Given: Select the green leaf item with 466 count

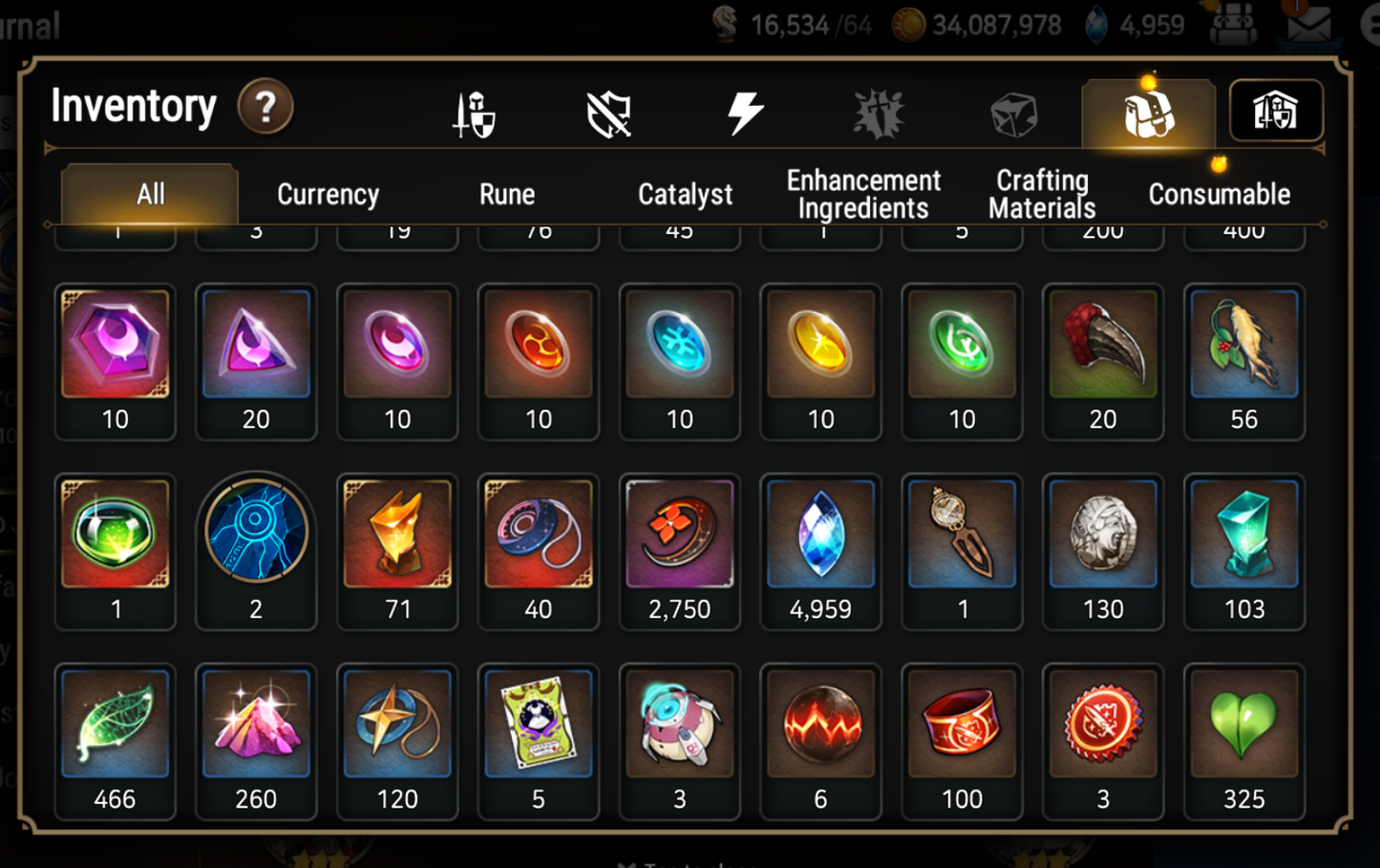Looking at the screenshot, I should point(115,728).
